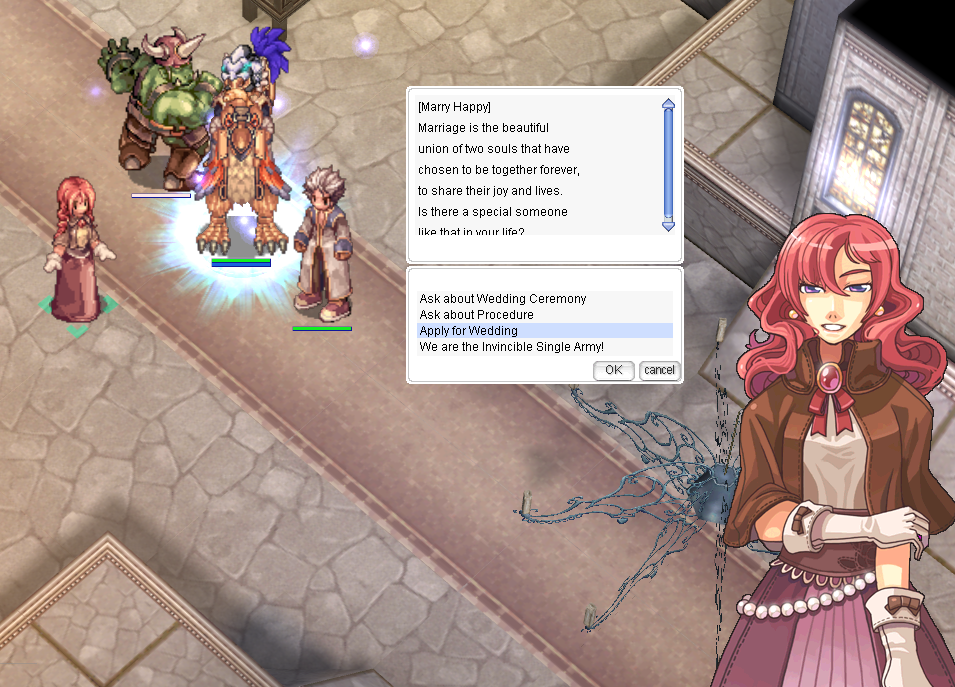Choose Ask about Wedding Ceremony option
This screenshot has width=955, height=687.
(503, 299)
